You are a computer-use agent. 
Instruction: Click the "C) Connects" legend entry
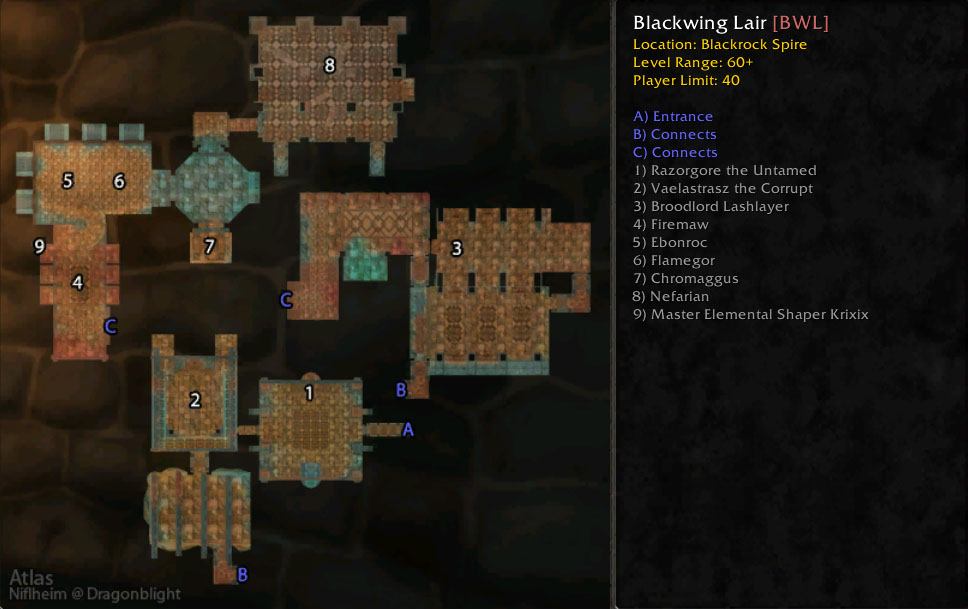(675, 153)
